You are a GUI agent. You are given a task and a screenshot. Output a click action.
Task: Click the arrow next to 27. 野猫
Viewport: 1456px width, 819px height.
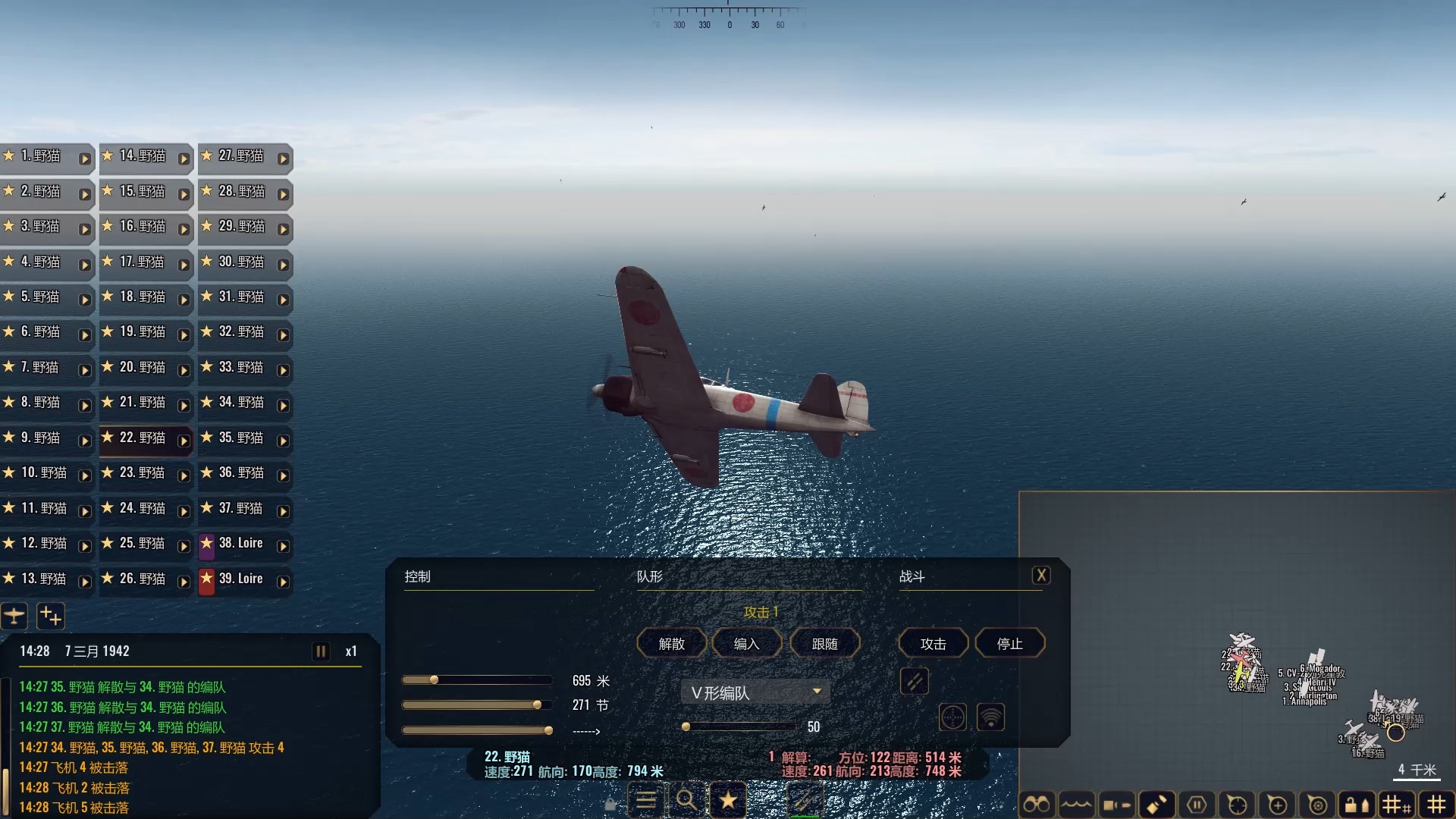(283, 158)
